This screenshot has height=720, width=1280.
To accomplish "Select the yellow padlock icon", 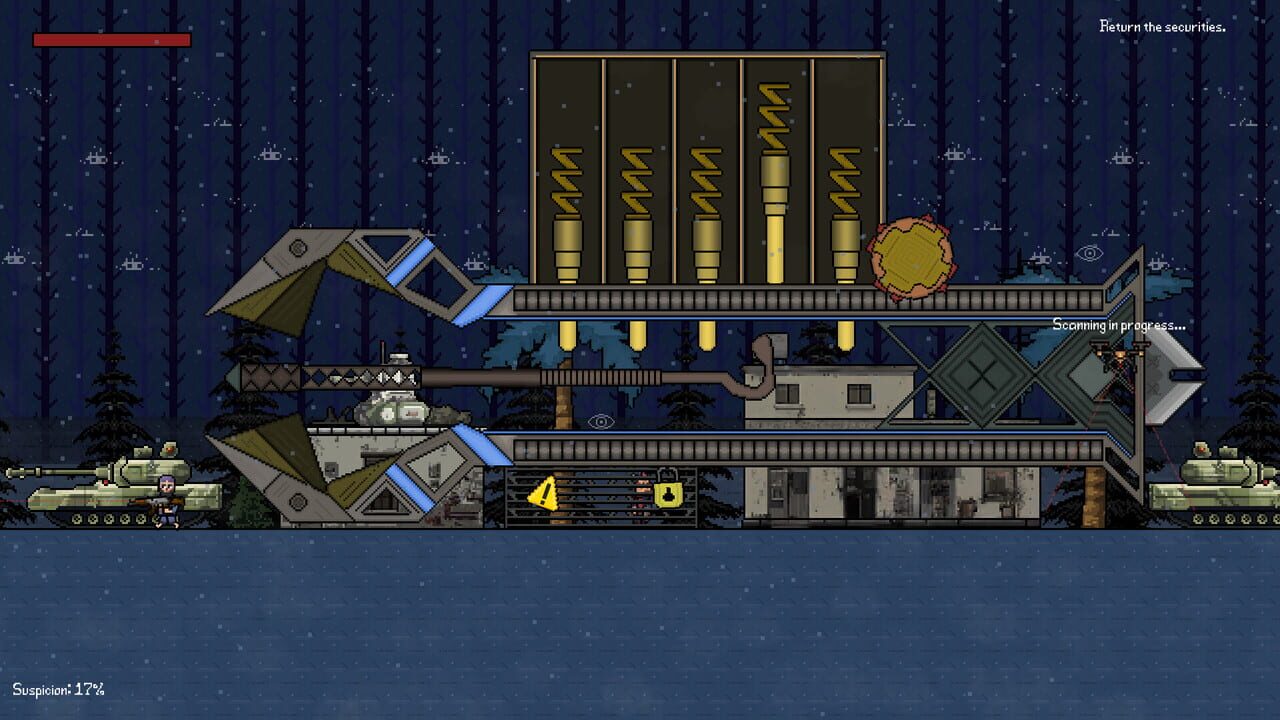I will [667, 493].
